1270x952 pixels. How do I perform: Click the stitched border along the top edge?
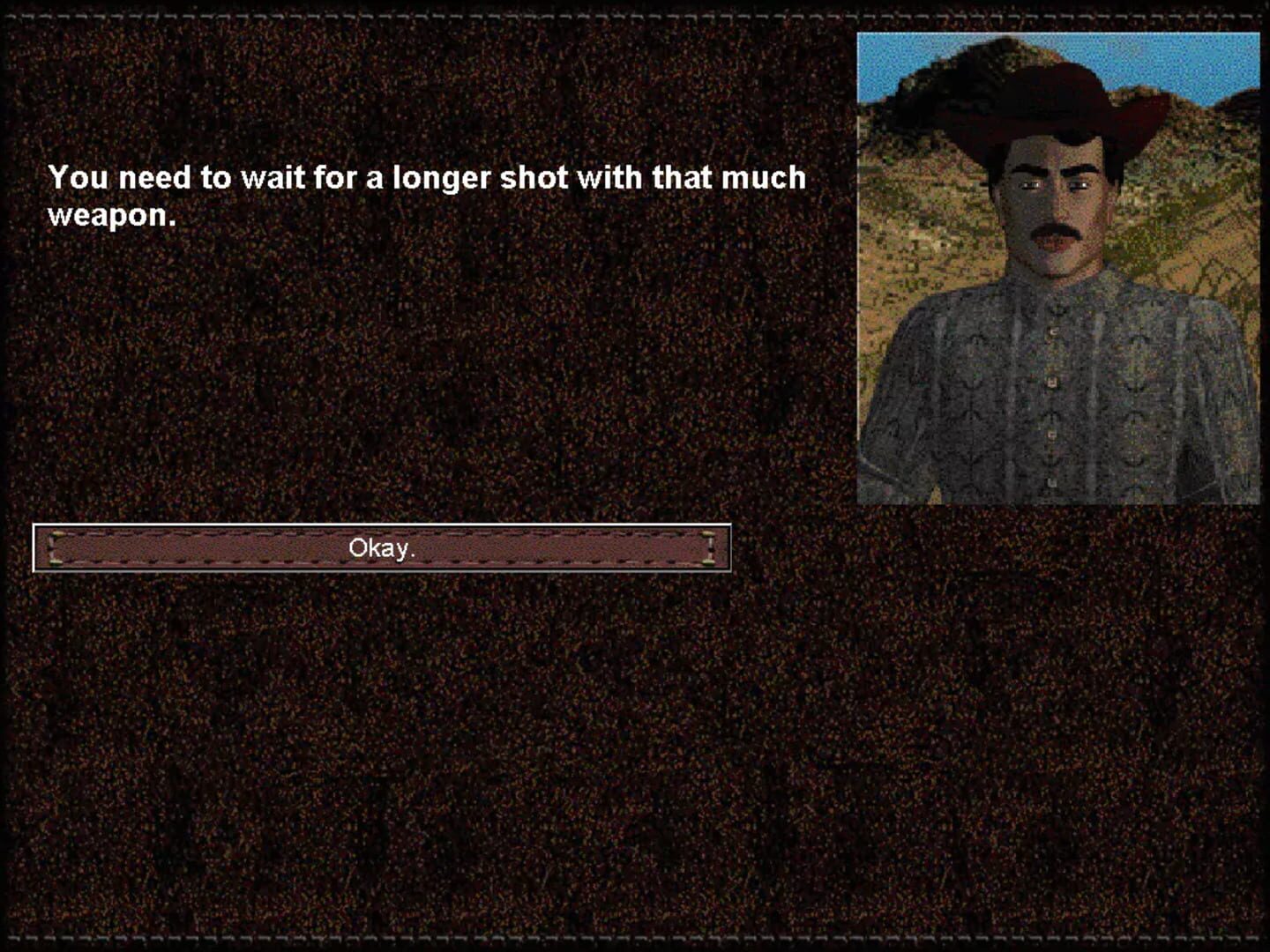[x=617, y=11]
